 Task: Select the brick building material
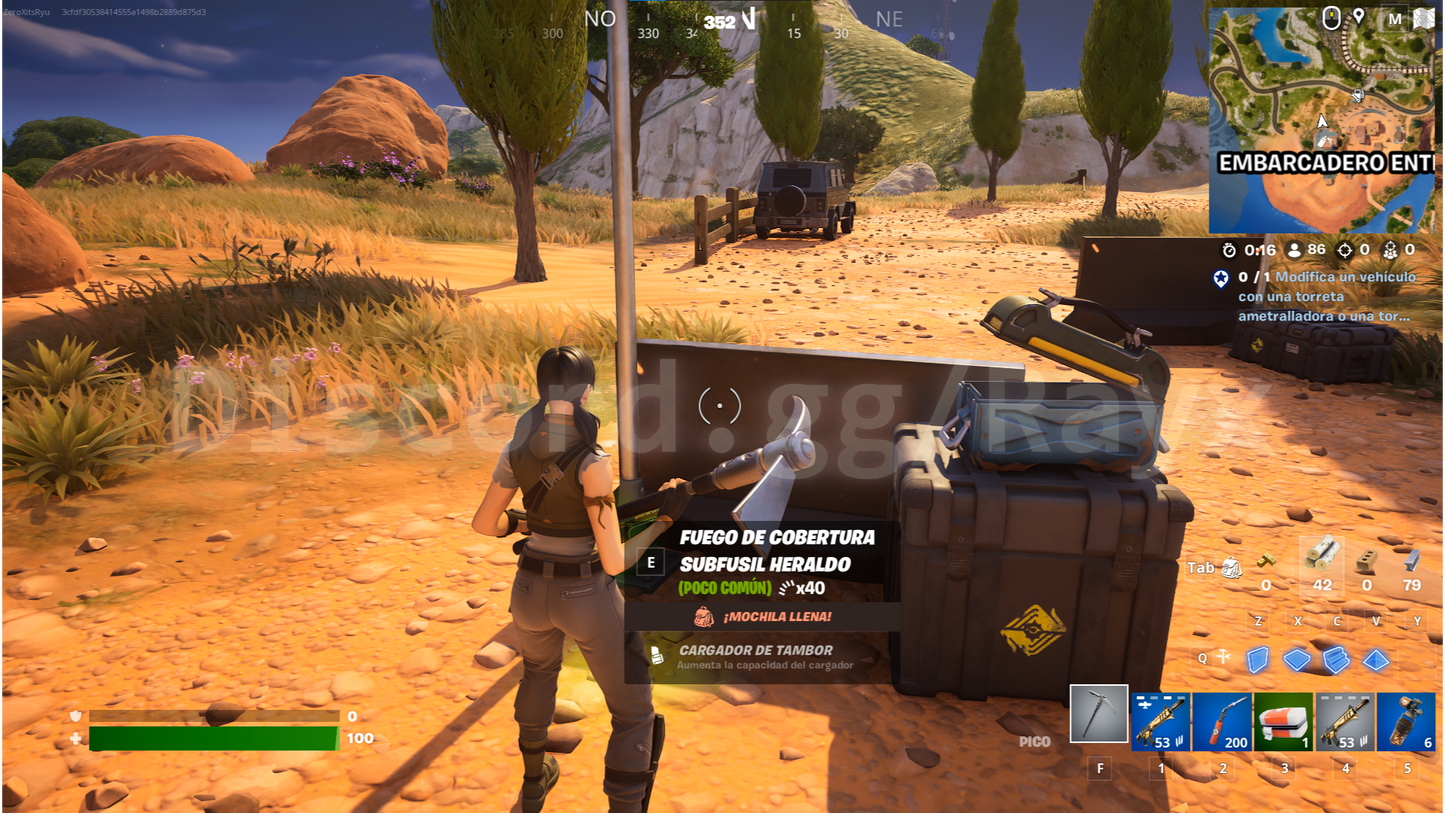point(1366,561)
